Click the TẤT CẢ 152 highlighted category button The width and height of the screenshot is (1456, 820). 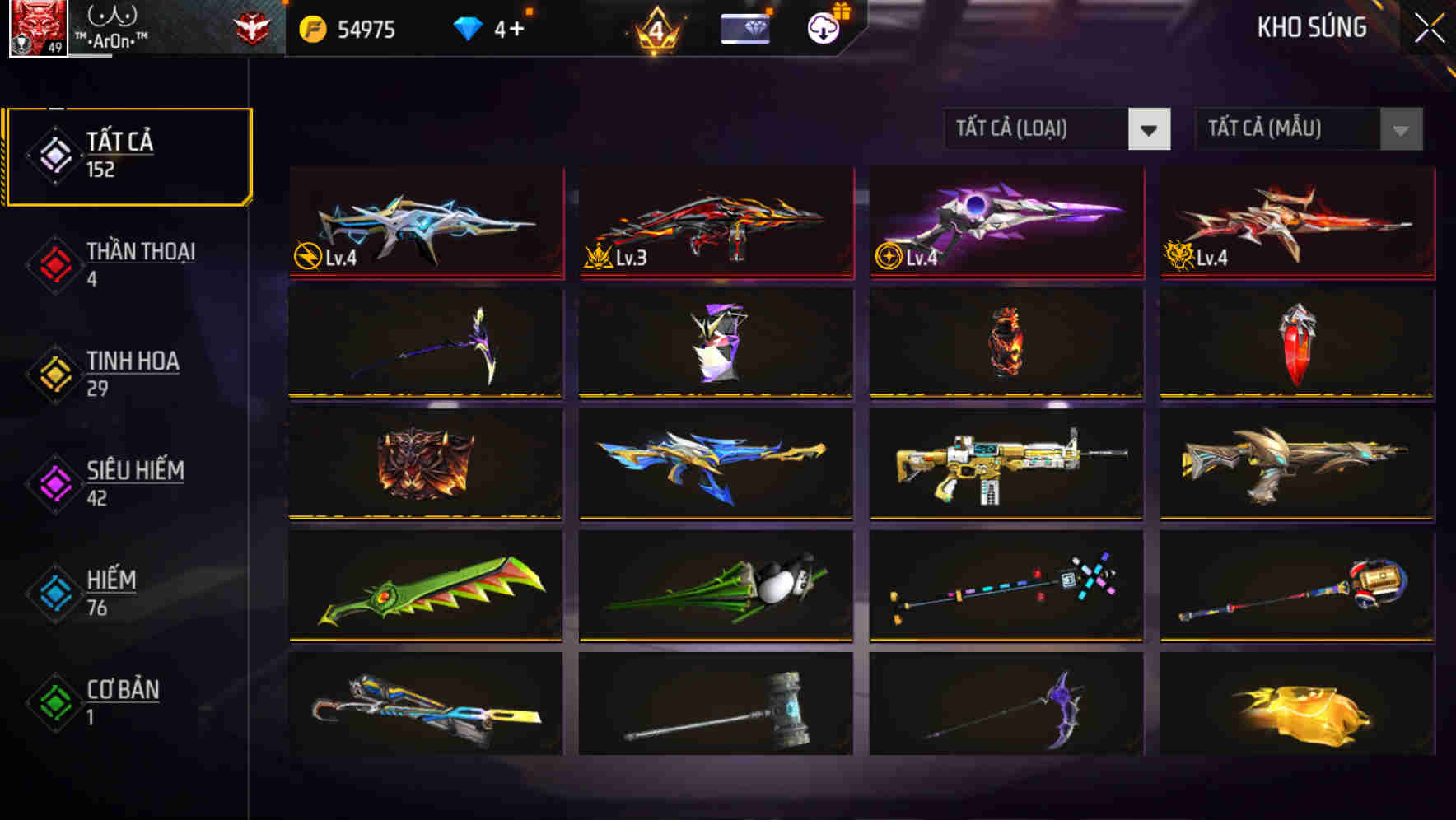click(x=128, y=154)
